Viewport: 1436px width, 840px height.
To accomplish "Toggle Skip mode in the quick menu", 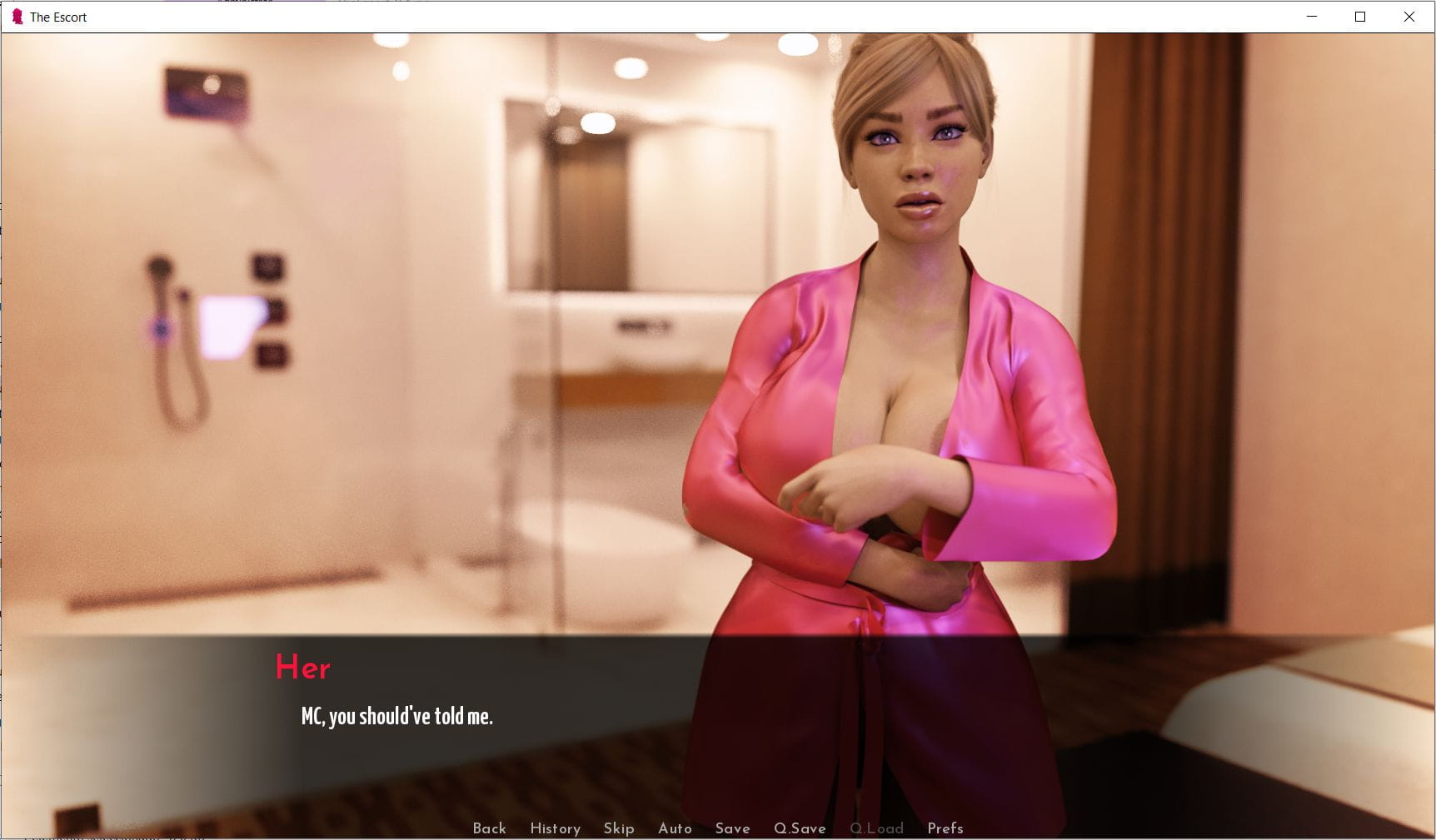I will (618, 828).
